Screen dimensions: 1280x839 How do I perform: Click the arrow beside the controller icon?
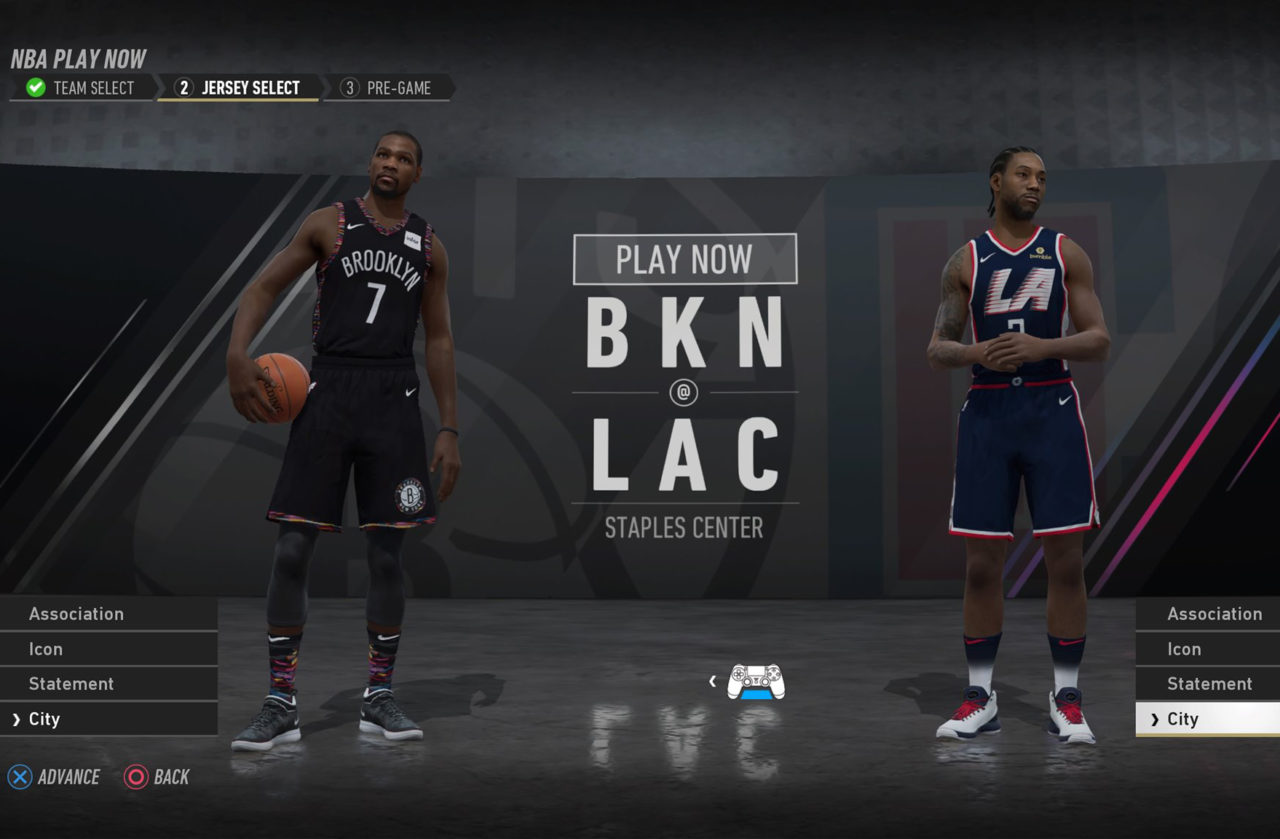pos(712,681)
